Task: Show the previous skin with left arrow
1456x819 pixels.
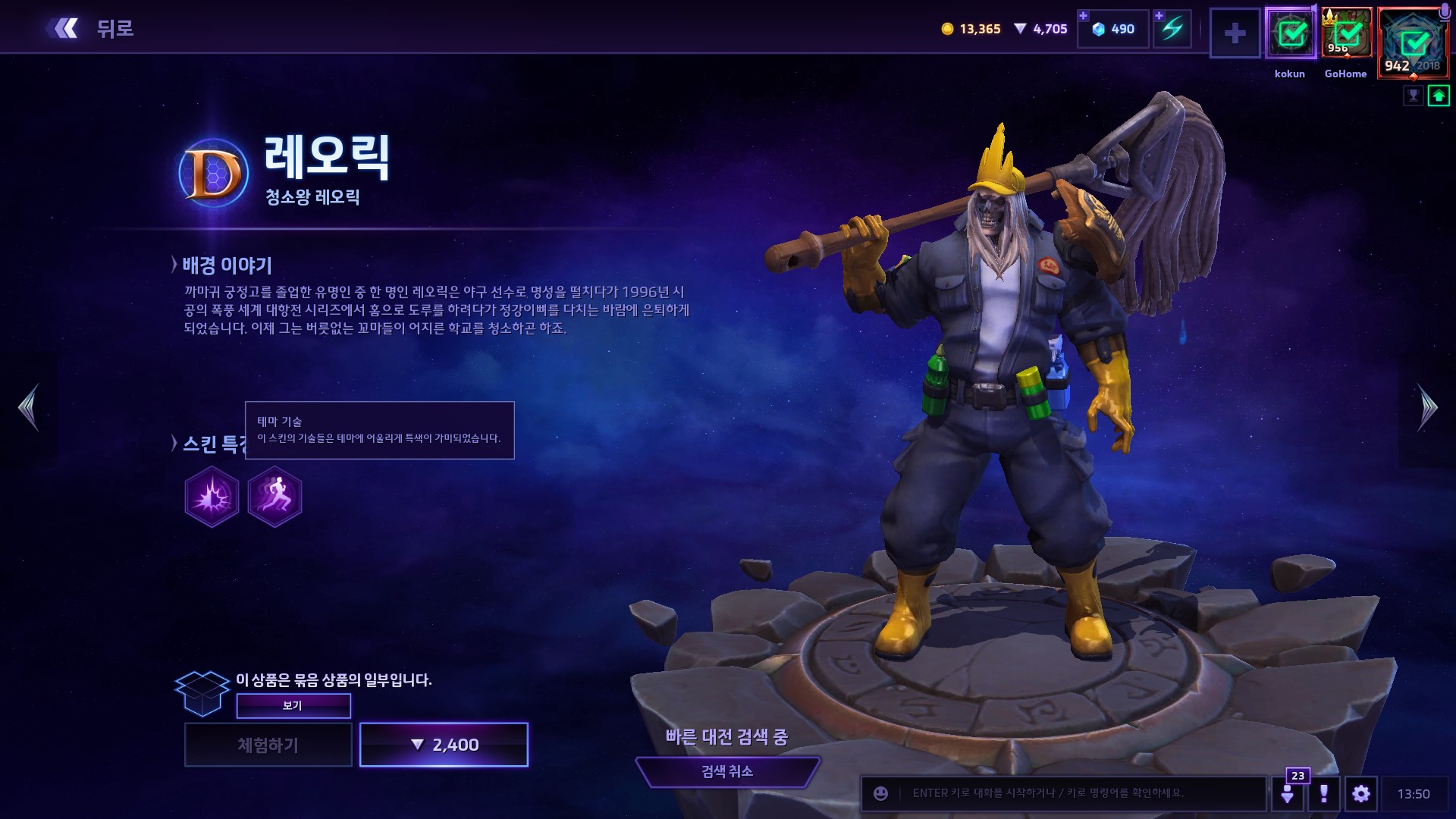Action: tap(29, 407)
